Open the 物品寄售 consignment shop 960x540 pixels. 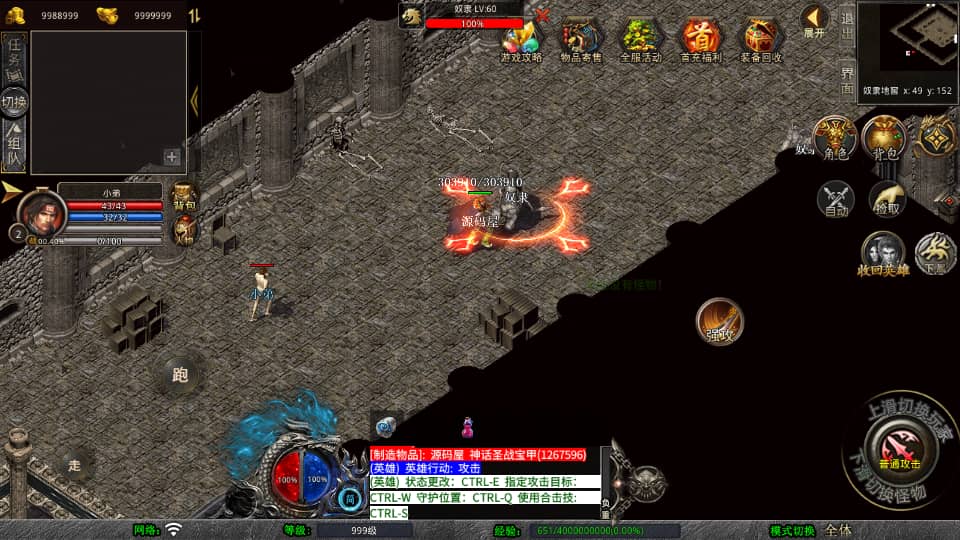coord(581,40)
